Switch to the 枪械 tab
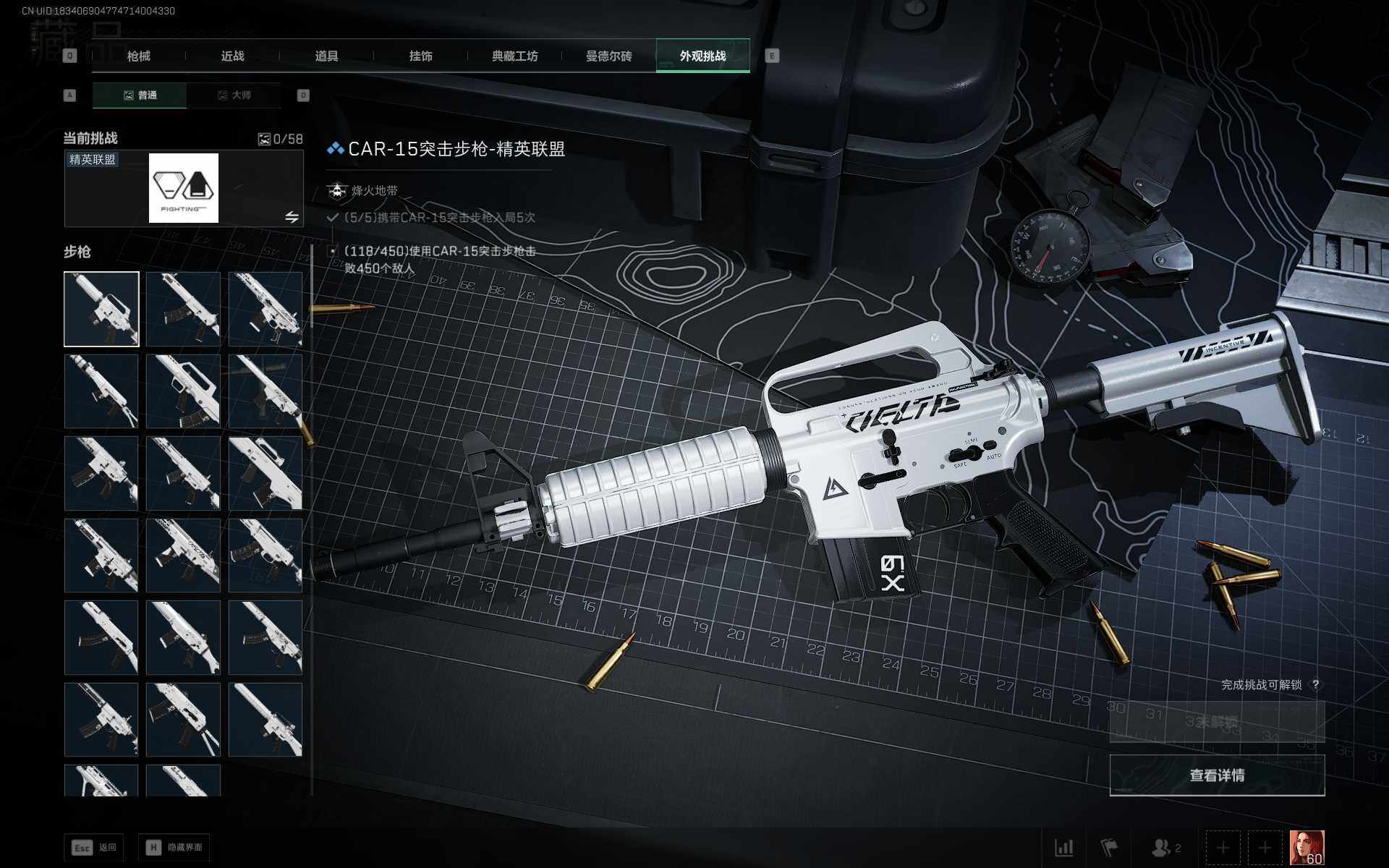 (x=139, y=56)
